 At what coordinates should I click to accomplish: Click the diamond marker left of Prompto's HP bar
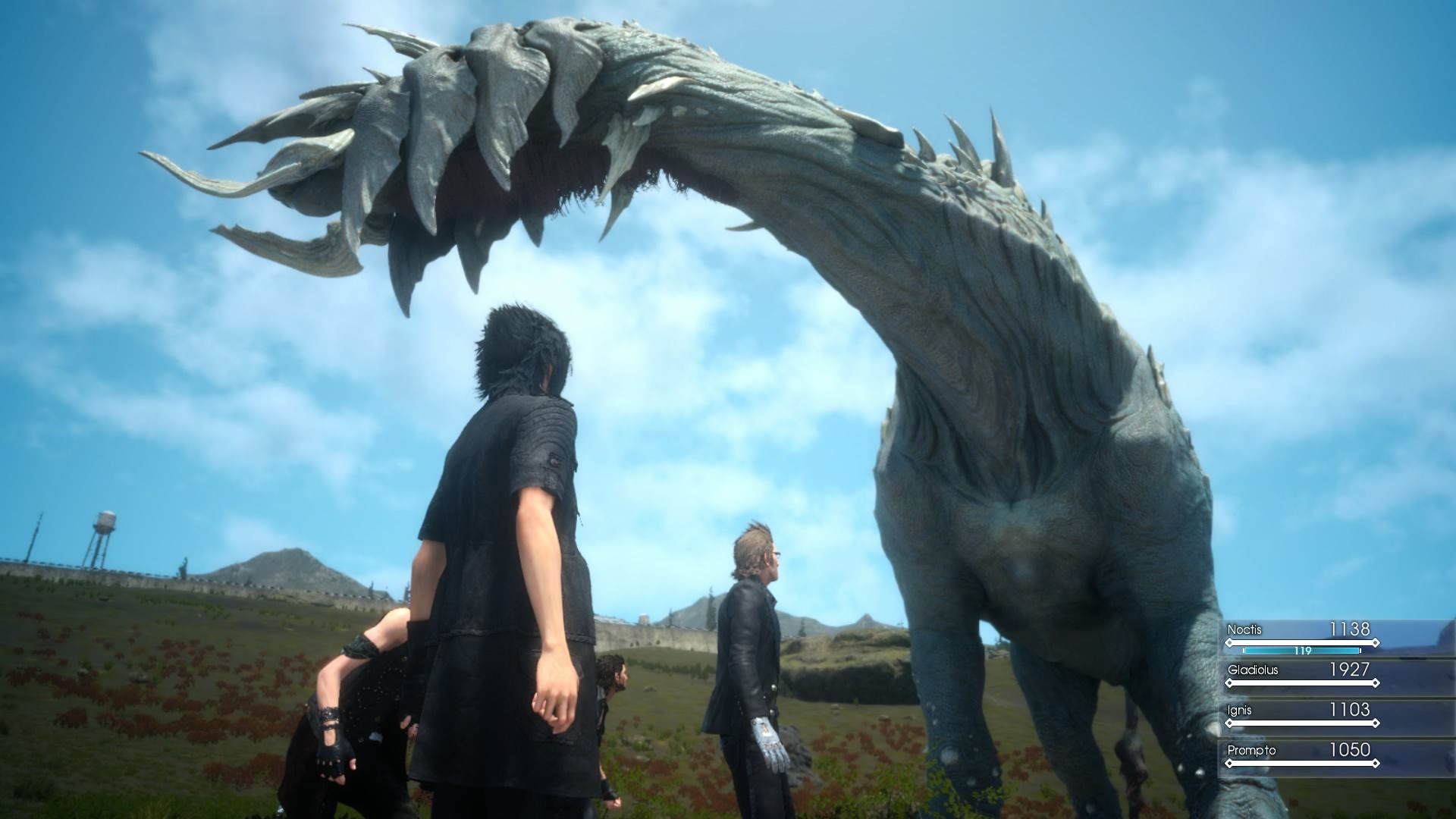pyautogui.click(x=1230, y=761)
